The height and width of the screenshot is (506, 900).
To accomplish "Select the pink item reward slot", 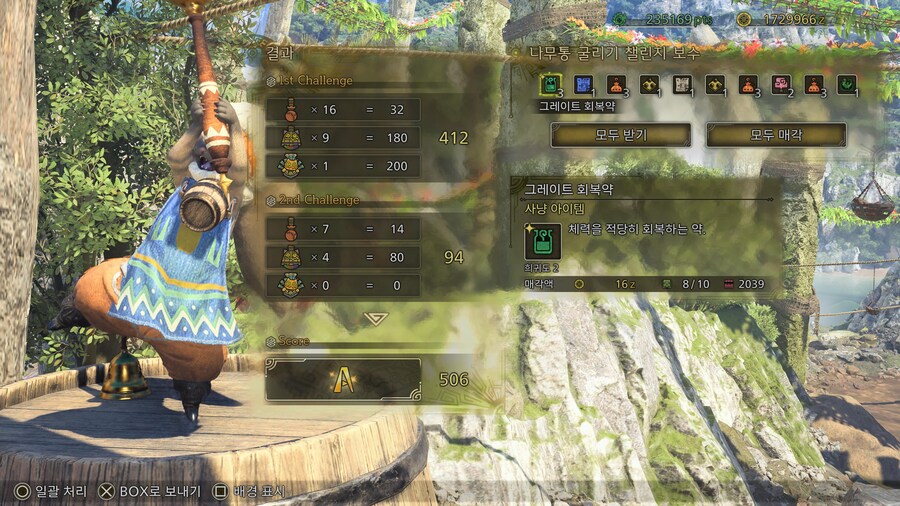I will [780, 85].
